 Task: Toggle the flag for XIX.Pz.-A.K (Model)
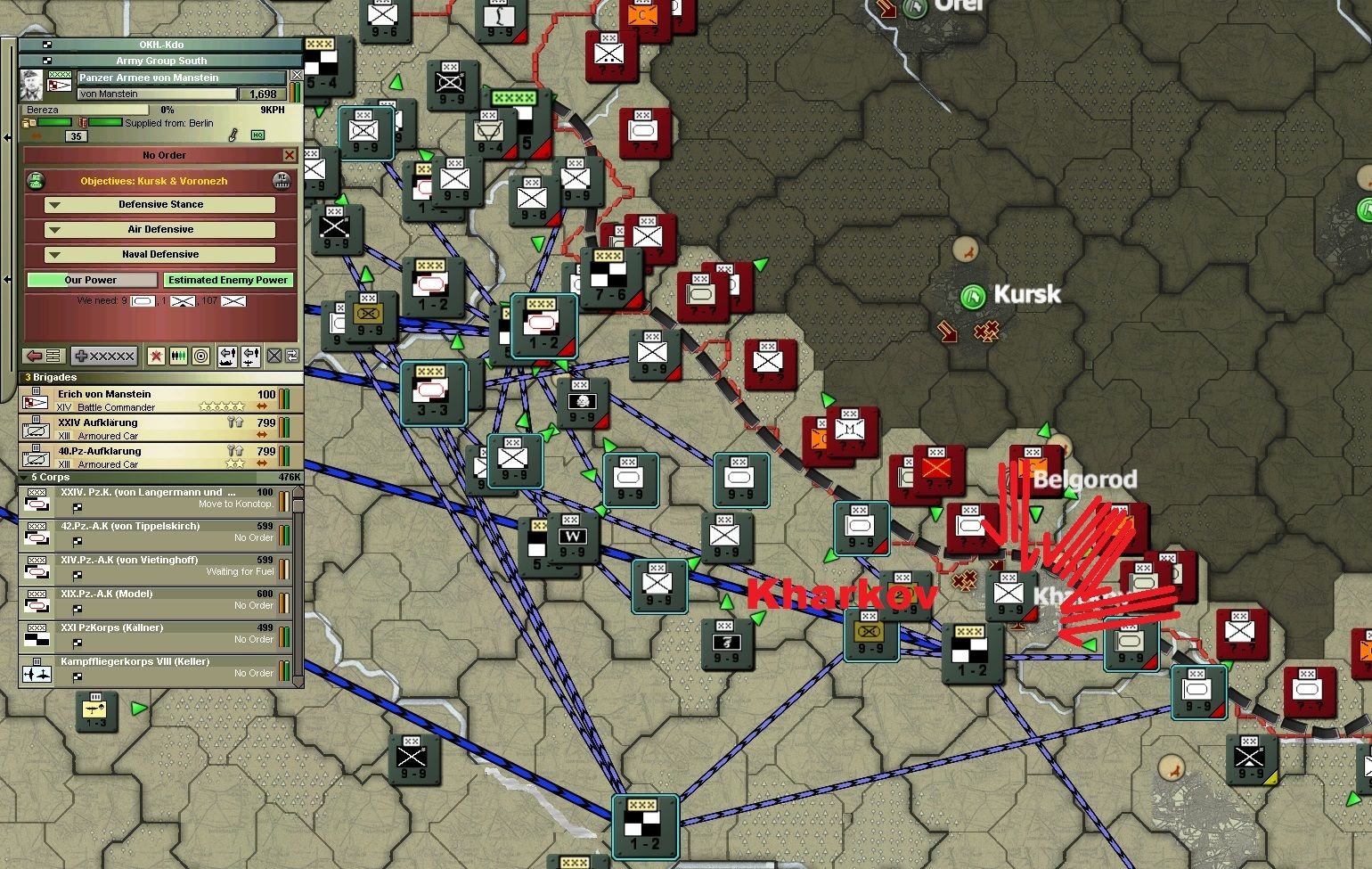(x=78, y=611)
